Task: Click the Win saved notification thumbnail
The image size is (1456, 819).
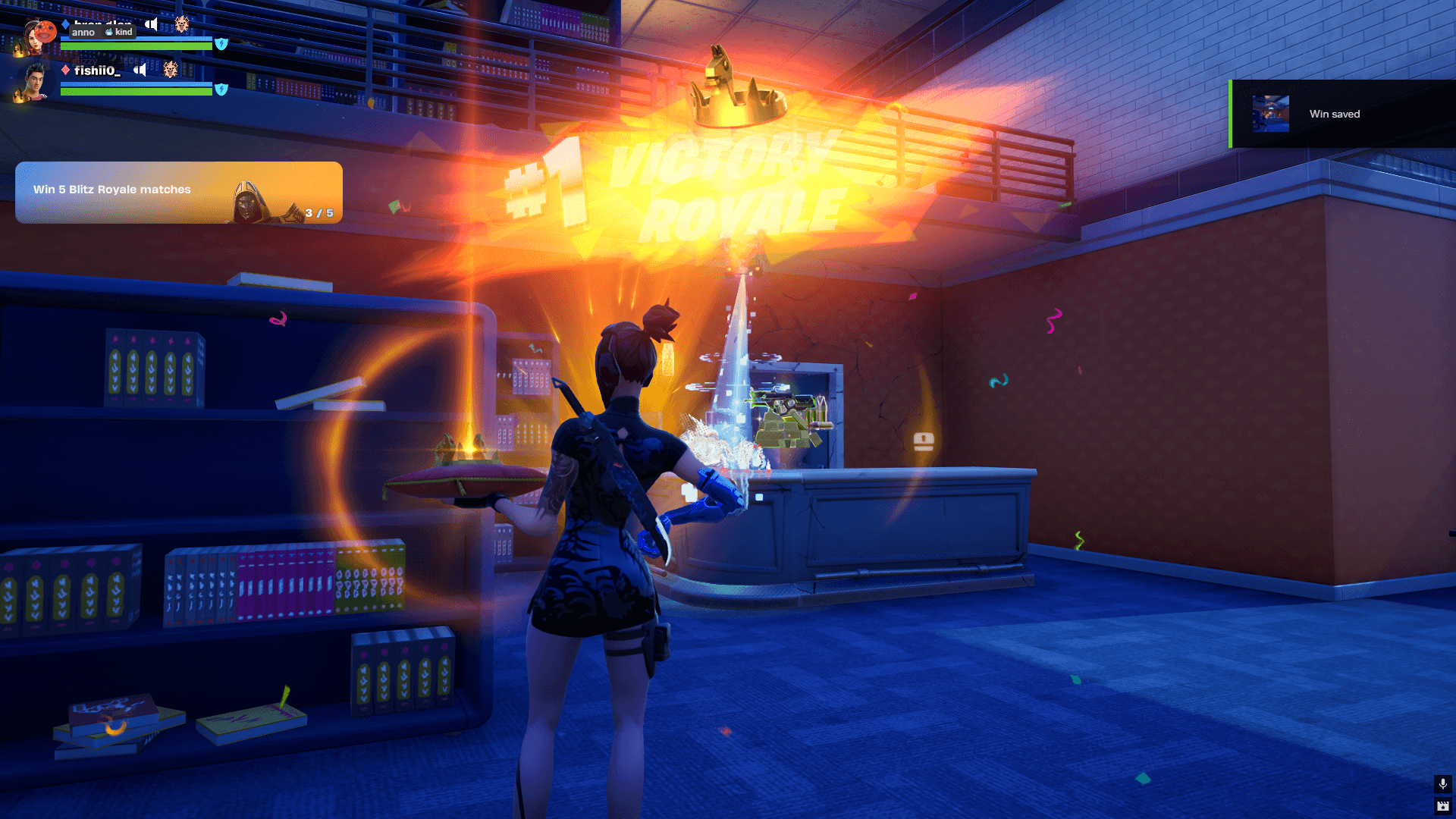Action: pos(1270,114)
